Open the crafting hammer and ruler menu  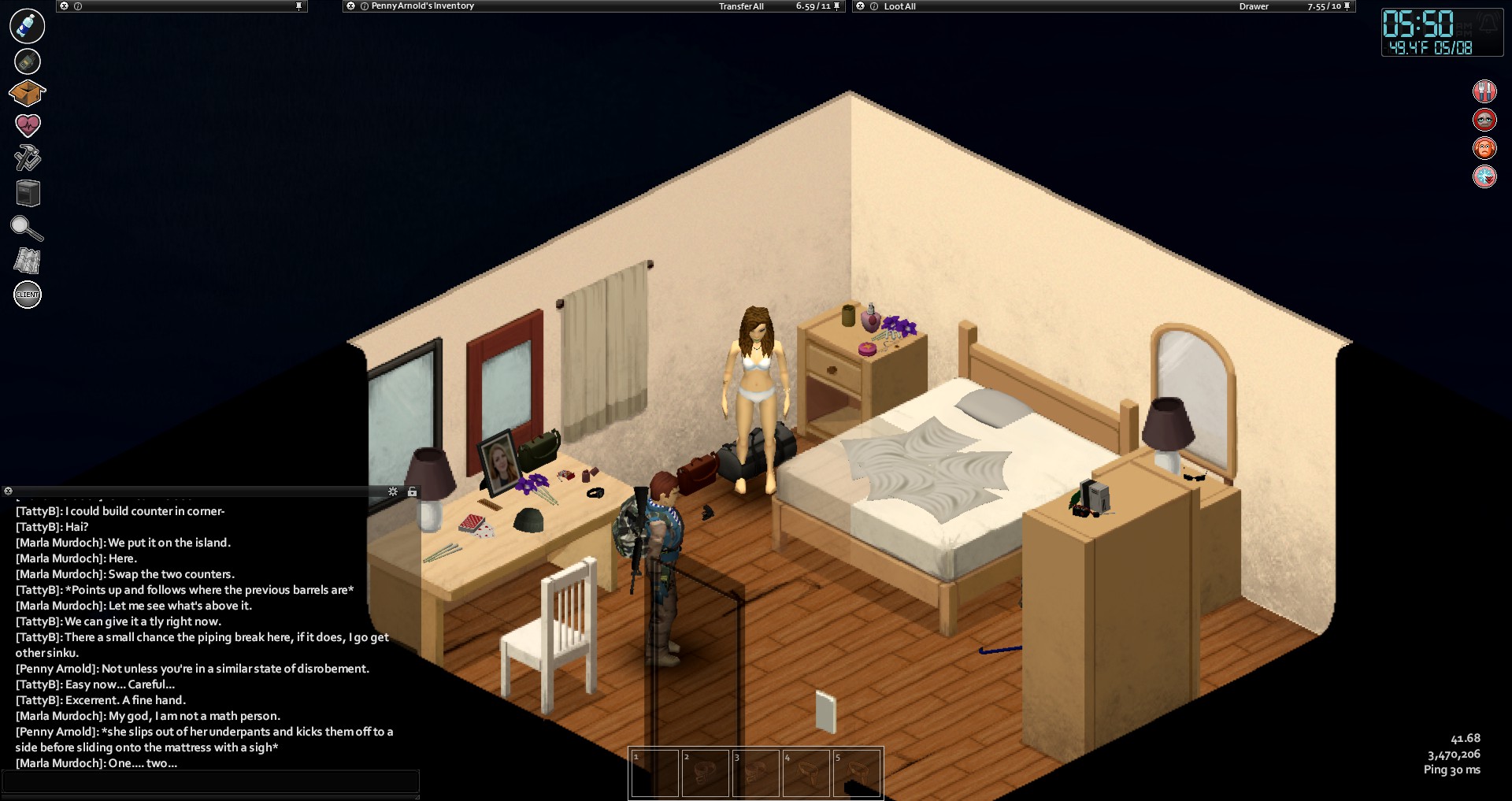(x=28, y=158)
